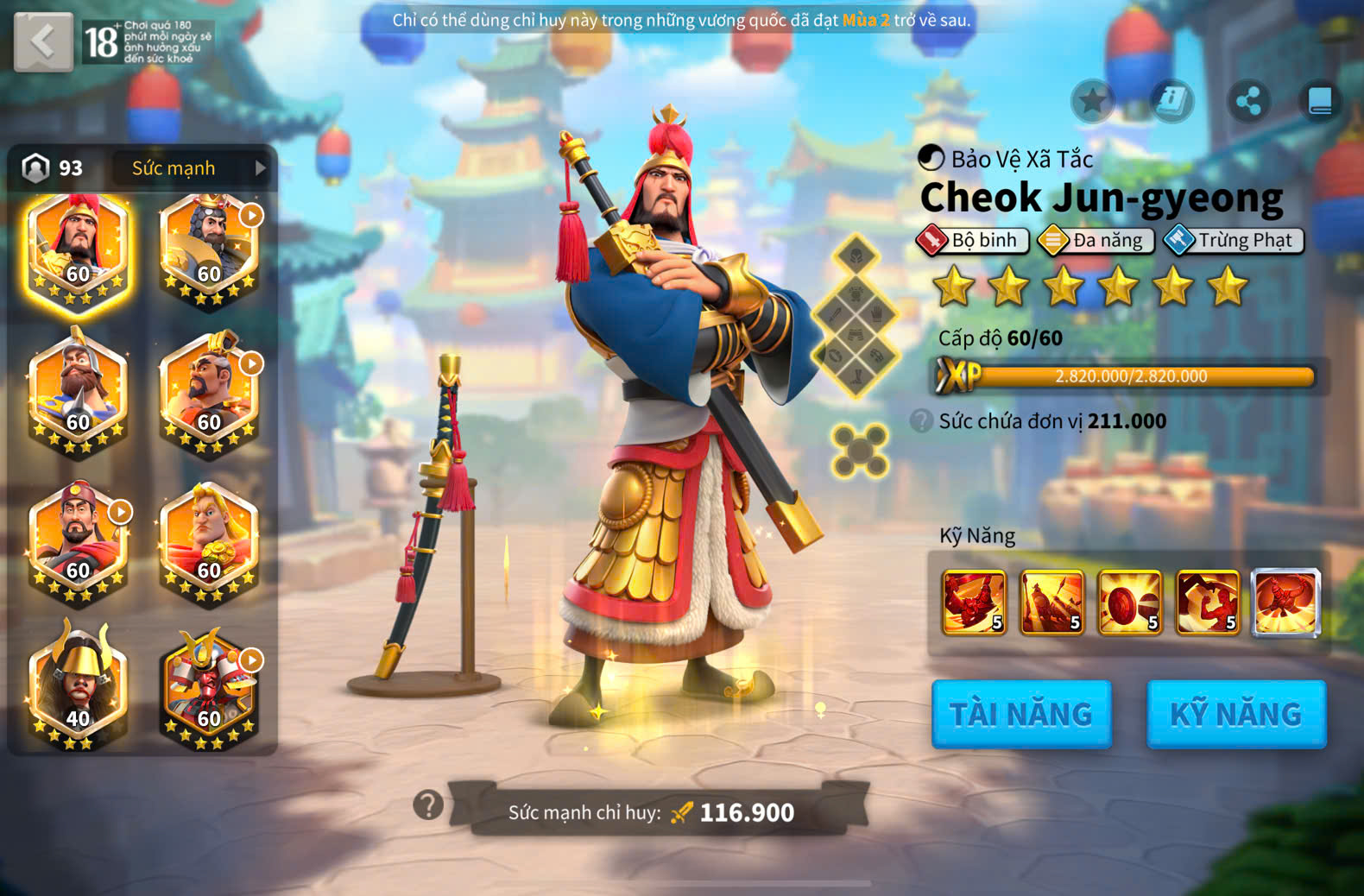
Task: Open the diamond-shaped equipment slots panel
Action: tap(856, 316)
